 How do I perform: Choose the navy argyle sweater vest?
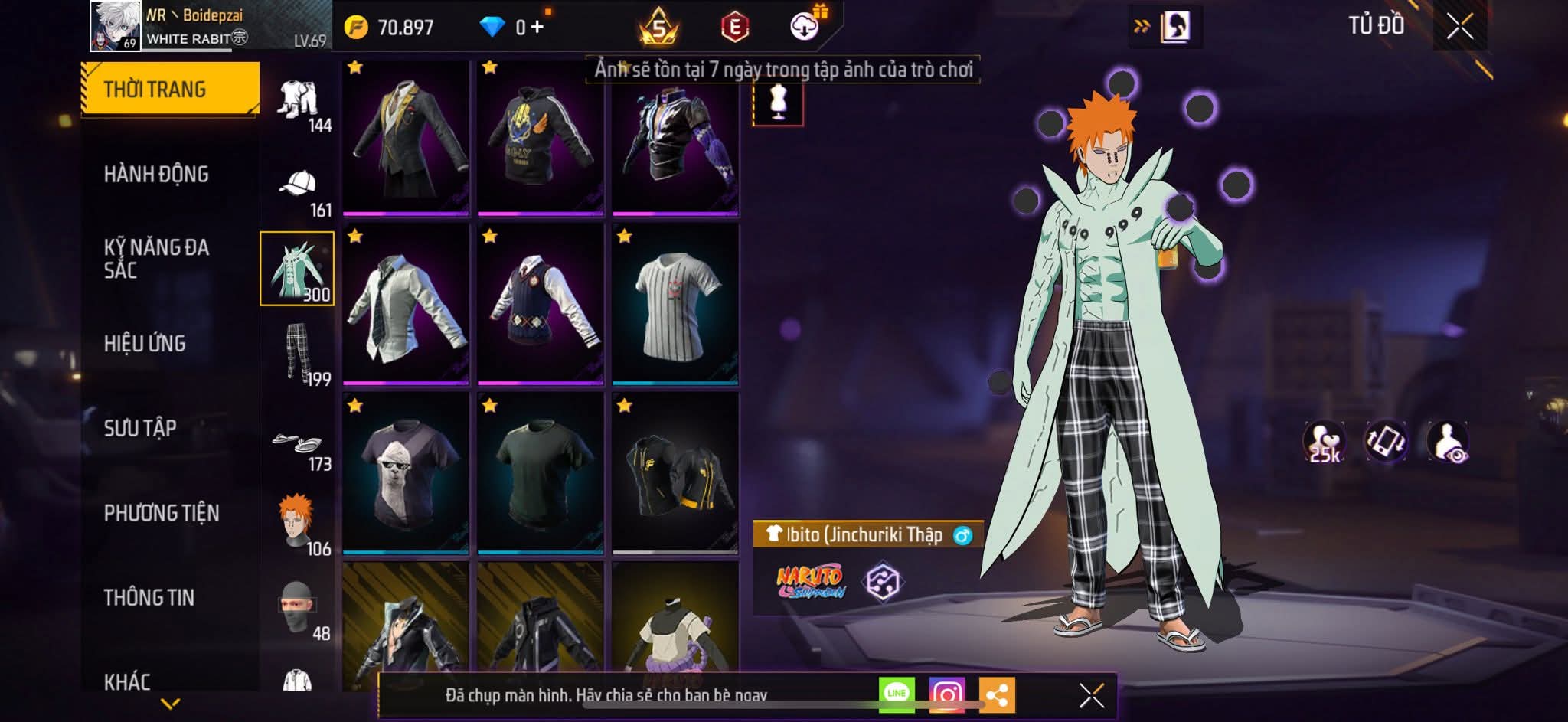(x=541, y=305)
